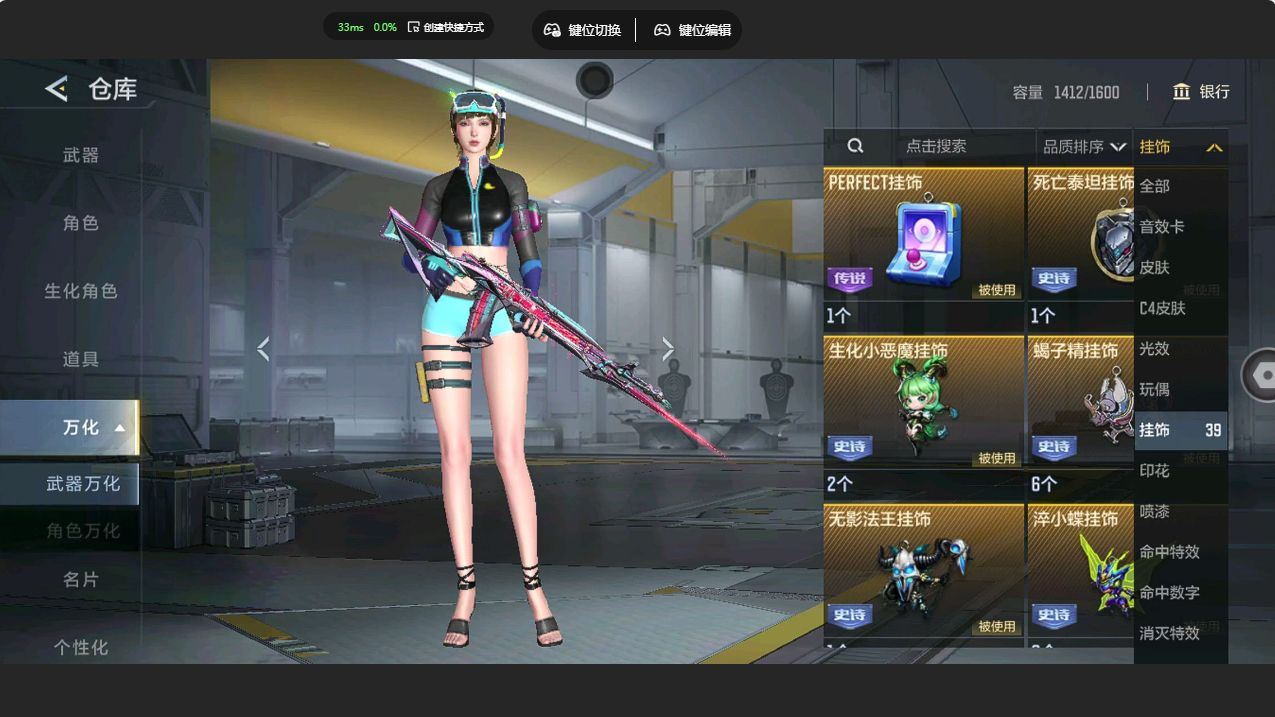This screenshot has height=717, width=1275.
Task: Go back from the 仓库 warehouse screen
Action: click(x=56, y=89)
